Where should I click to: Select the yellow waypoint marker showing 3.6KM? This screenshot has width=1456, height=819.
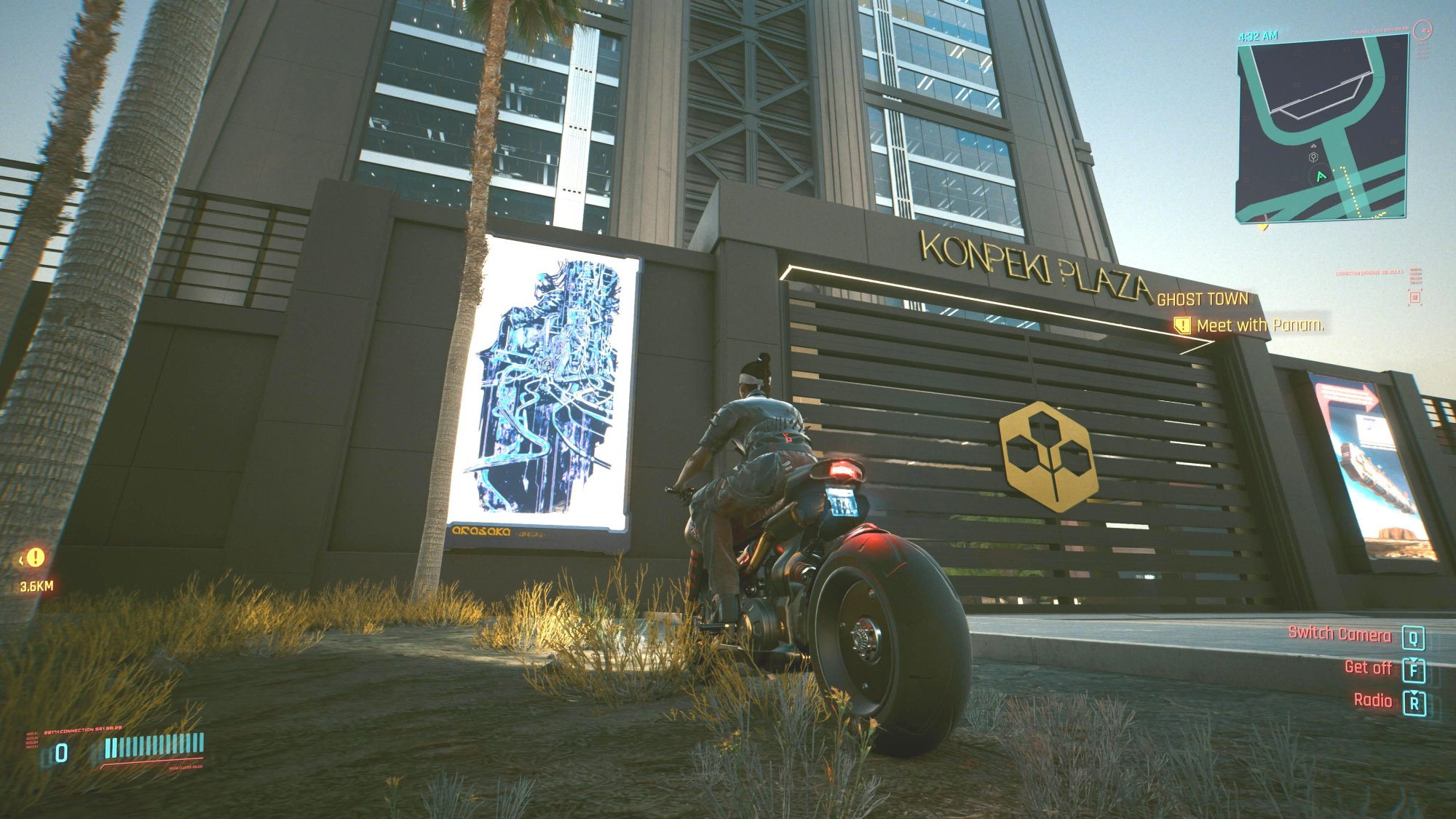coord(35,558)
